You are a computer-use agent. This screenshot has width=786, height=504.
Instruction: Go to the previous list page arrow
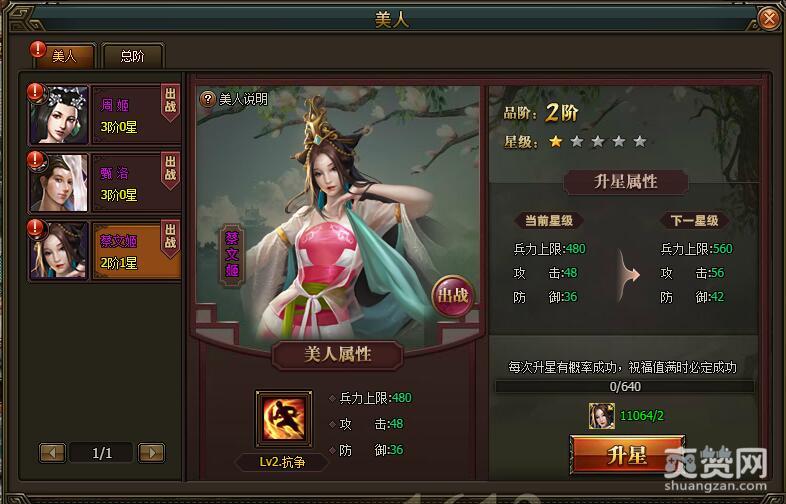pyautogui.click(x=53, y=453)
